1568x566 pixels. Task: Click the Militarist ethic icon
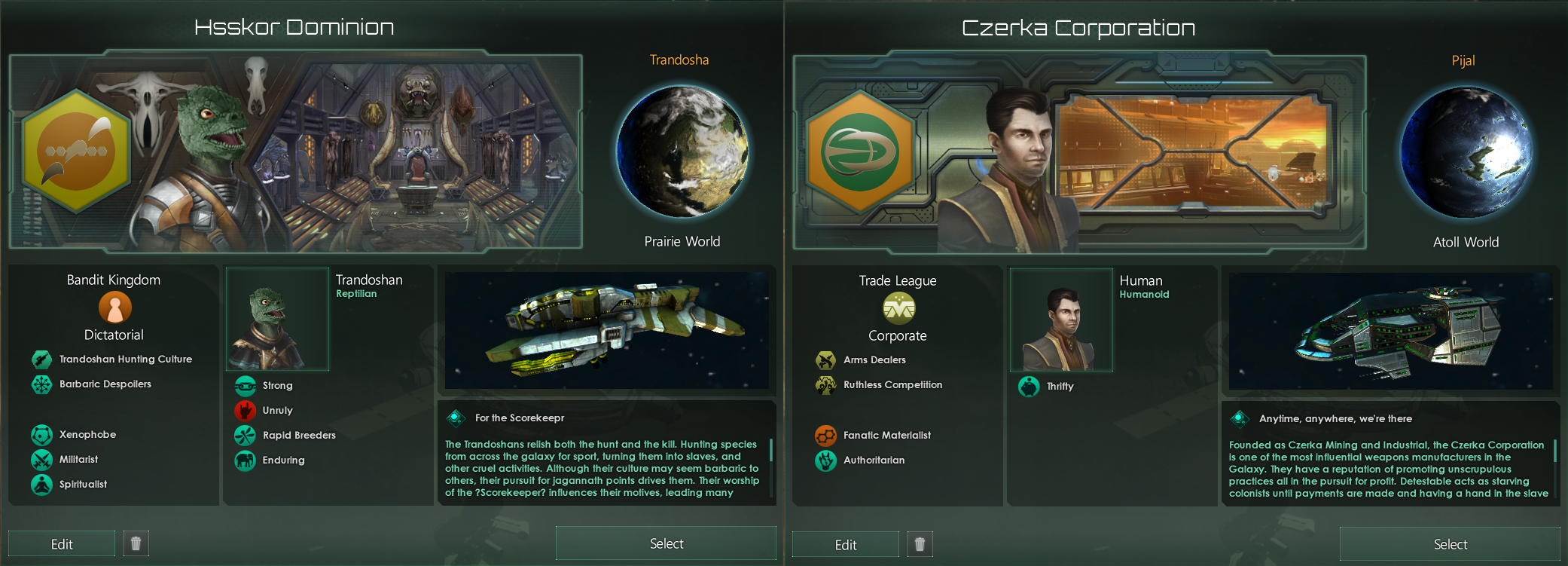40,459
